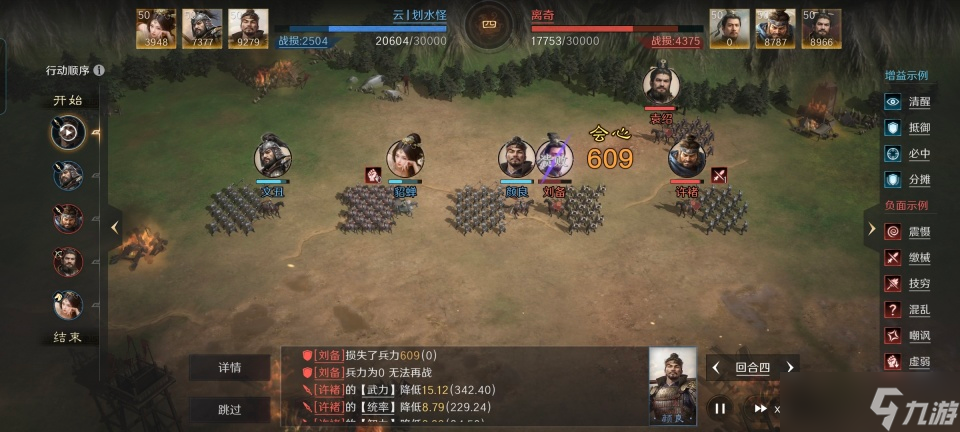Select the 开始 play marker in action order
The image size is (960, 432).
pyautogui.click(x=68, y=131)
